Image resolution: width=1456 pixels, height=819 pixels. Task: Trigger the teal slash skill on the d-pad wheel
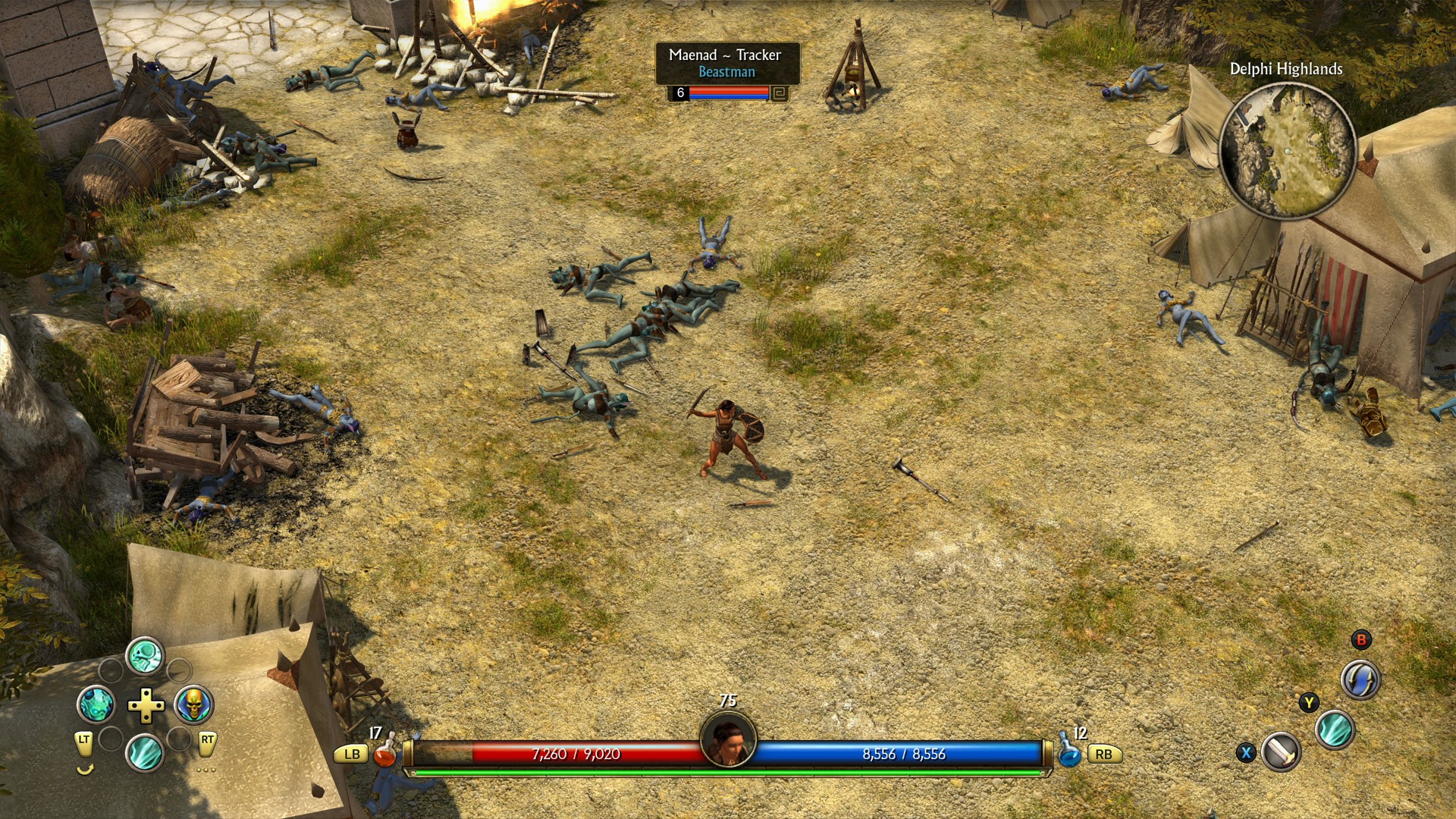click(145, 752)
